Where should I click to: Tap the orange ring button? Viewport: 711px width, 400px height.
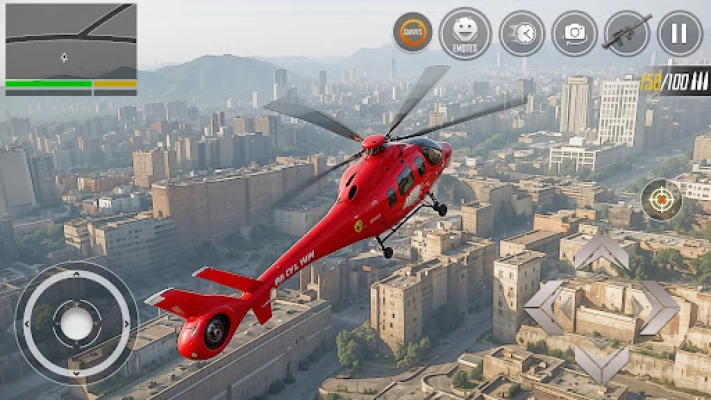coord(412,33)
